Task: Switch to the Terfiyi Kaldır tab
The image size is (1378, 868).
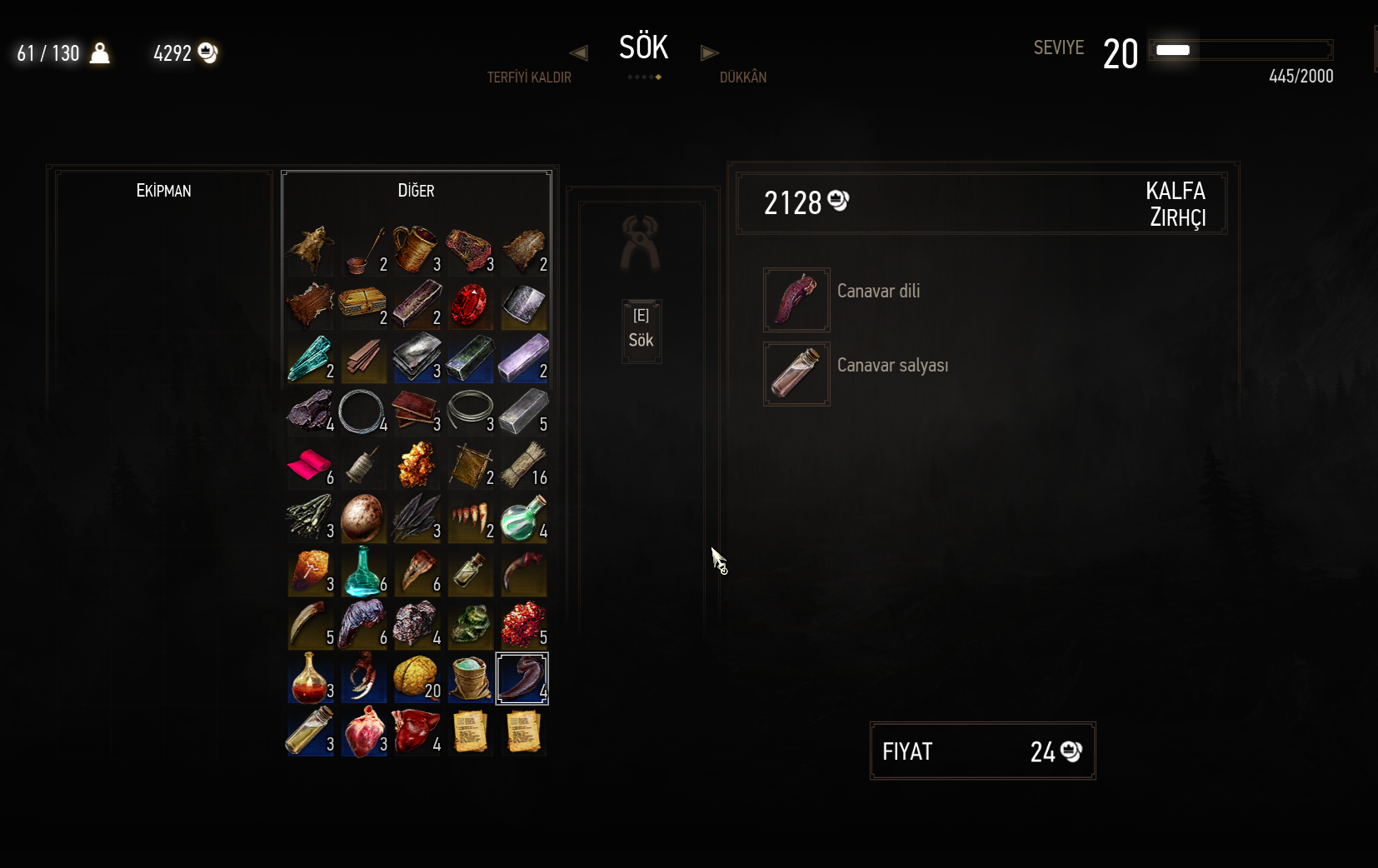Action: (529, 77)
